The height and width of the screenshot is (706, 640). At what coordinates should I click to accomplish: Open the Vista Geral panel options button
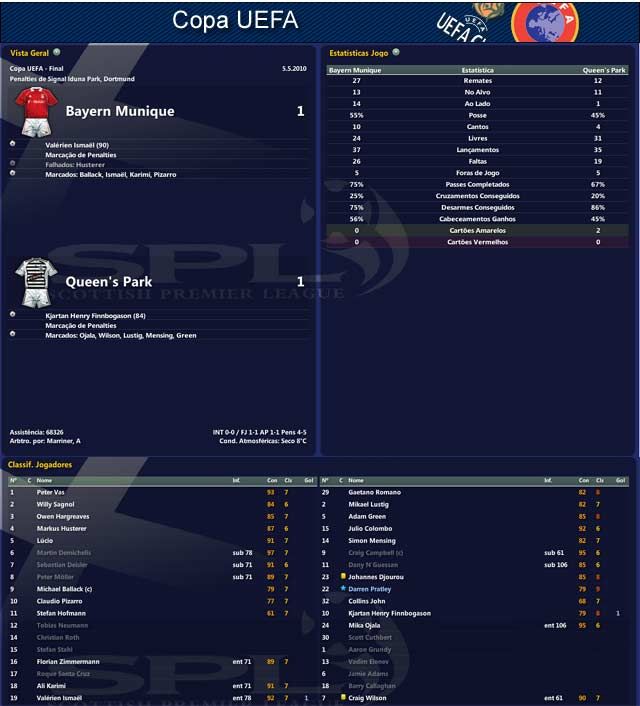click(x=57, y=51)
